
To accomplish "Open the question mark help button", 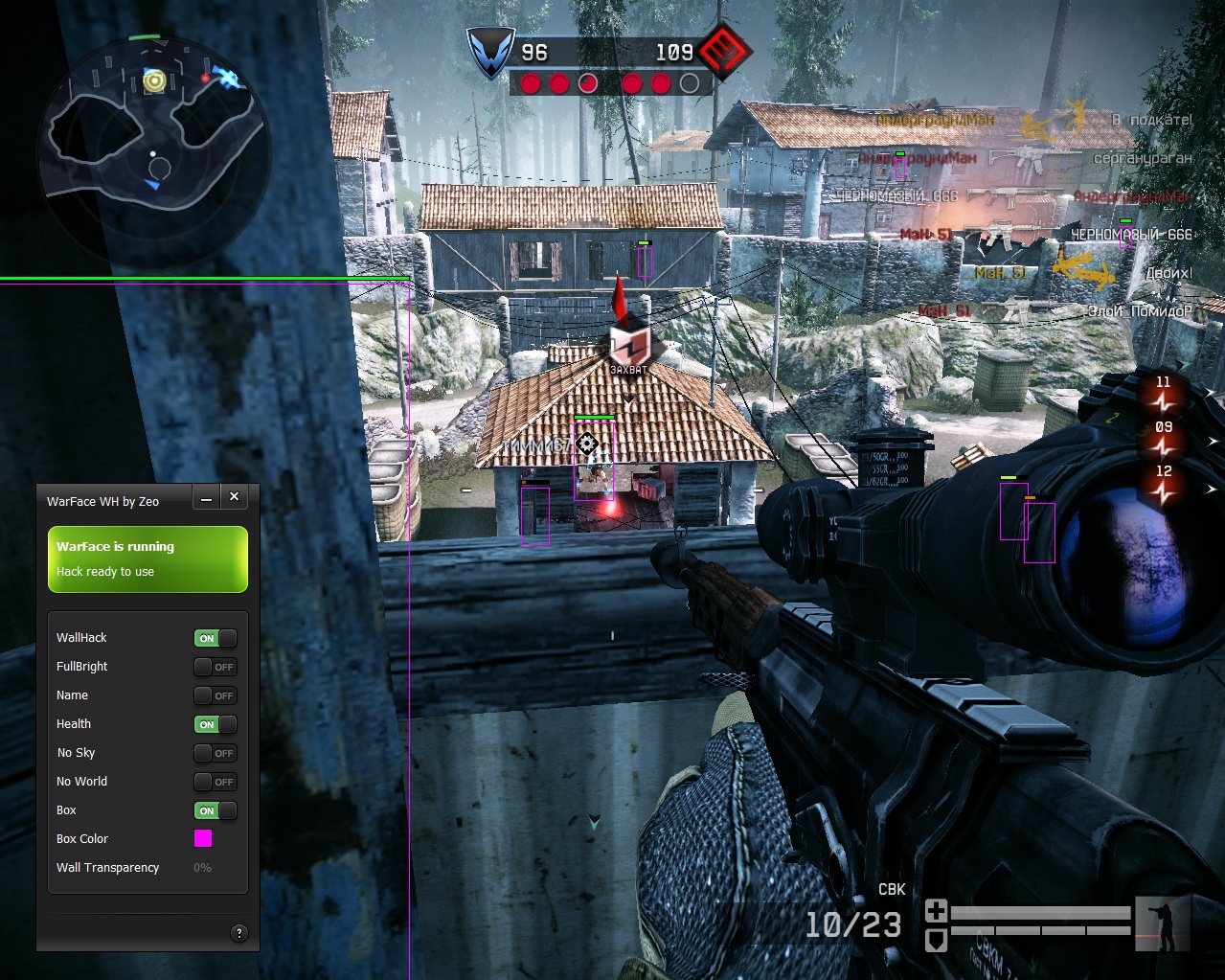I will [239, 932].
